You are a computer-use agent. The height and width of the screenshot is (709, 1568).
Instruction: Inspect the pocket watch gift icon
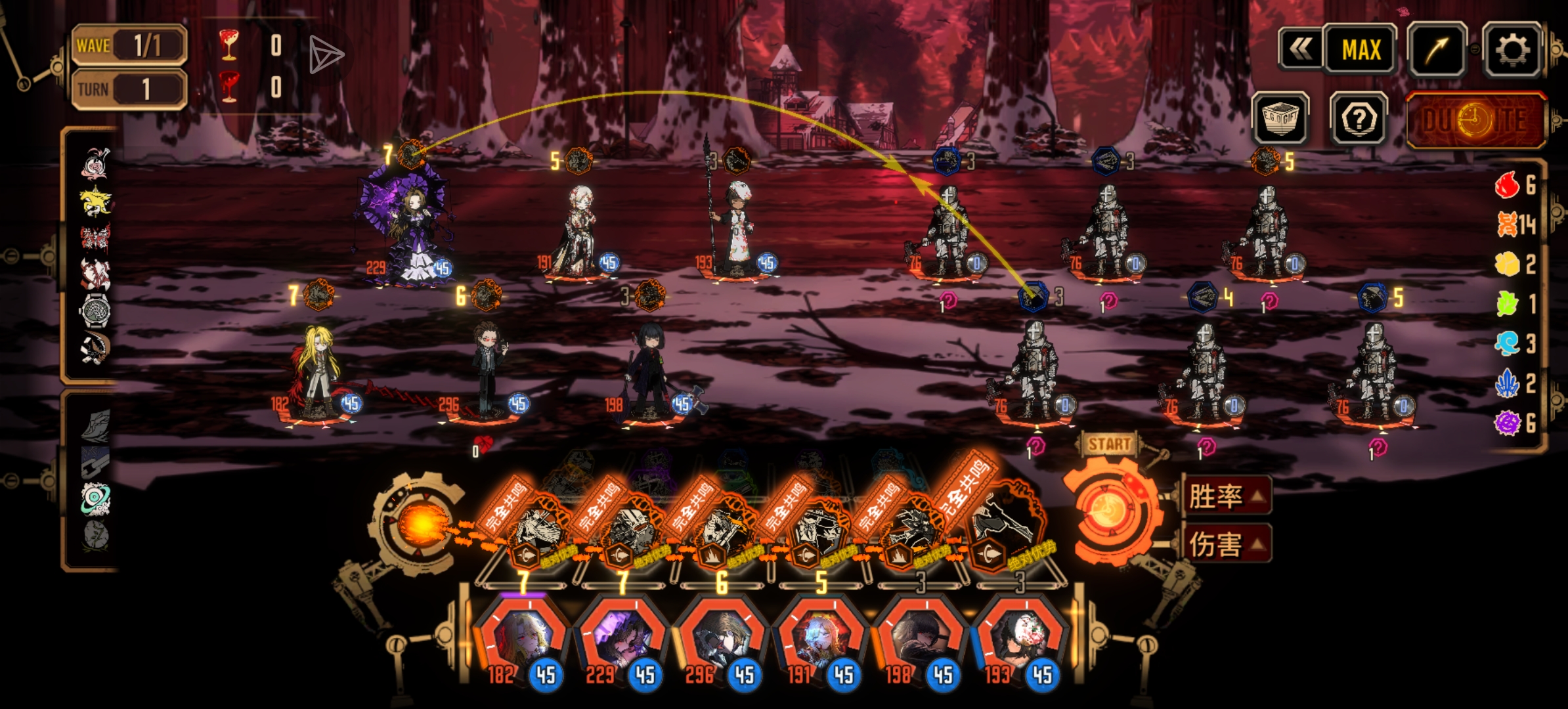point(95,310)
